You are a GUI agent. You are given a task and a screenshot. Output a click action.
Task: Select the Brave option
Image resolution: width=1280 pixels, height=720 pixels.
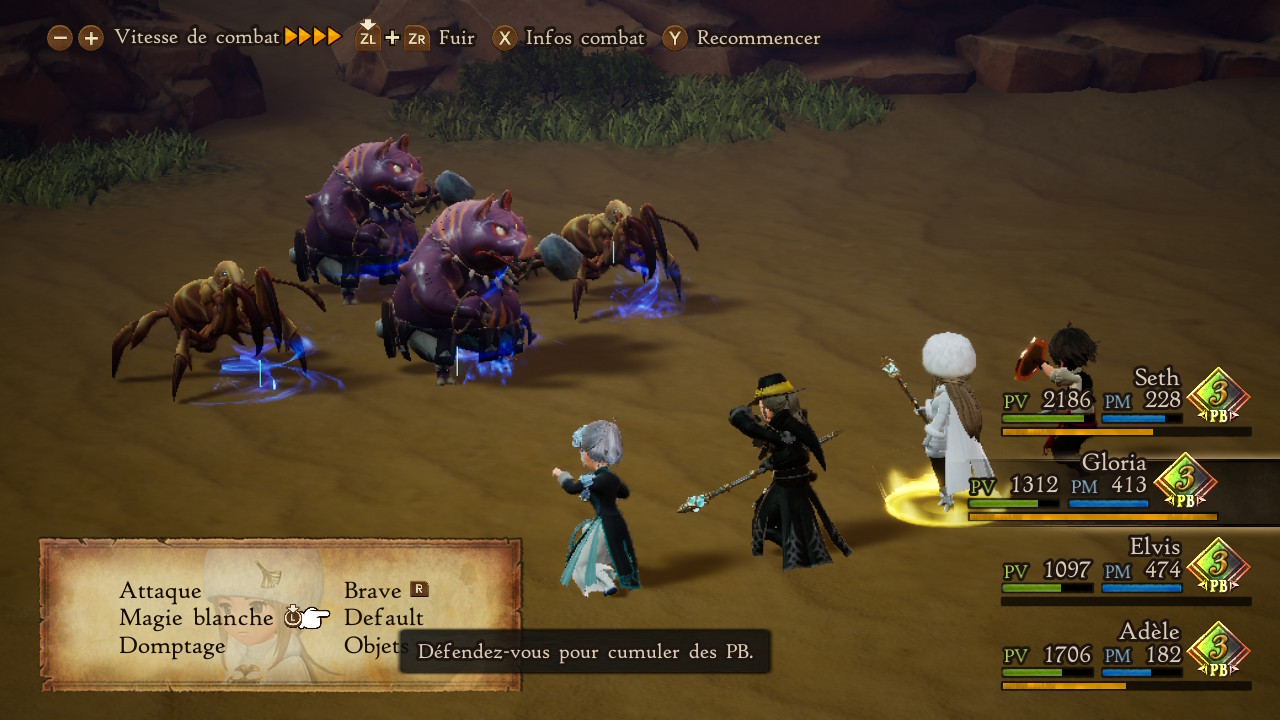(375, 591)
